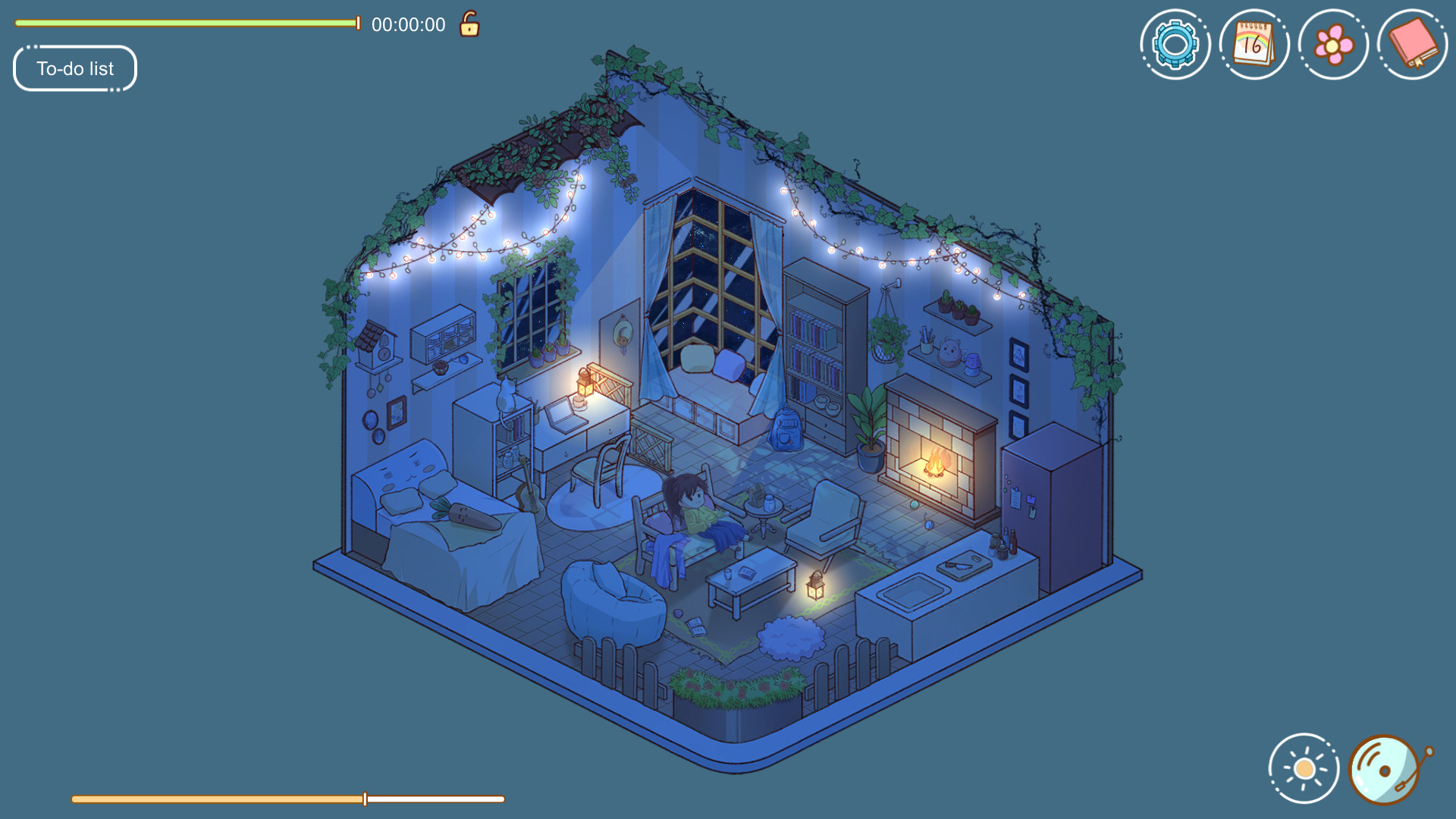The height and width of the screenshot is (819, 1456).
Task: Click the 00:00:00 timer display
Action: coord(406,24)
